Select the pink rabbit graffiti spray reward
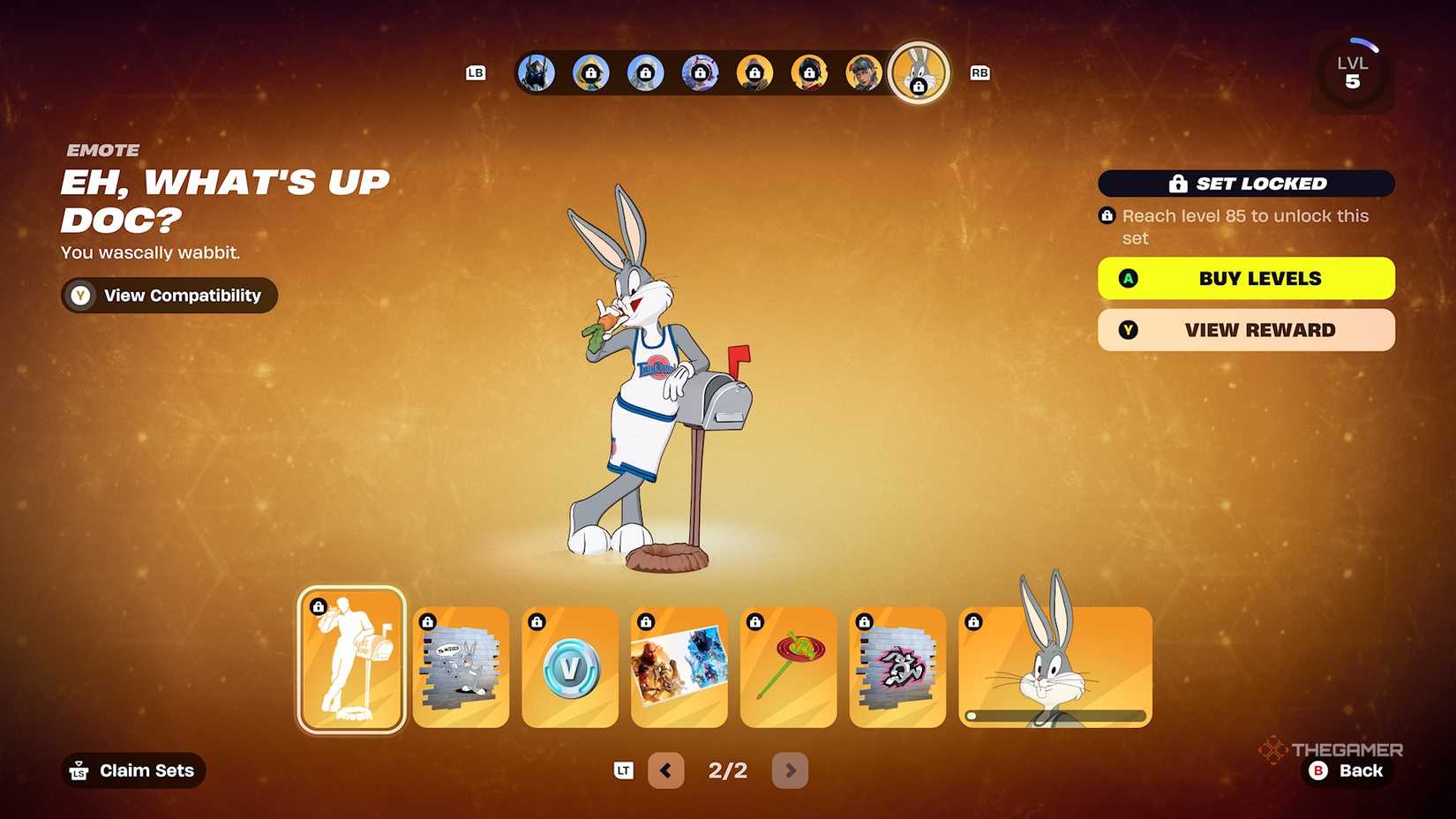This screenshot has width=1456, height=819. (897, 668)
